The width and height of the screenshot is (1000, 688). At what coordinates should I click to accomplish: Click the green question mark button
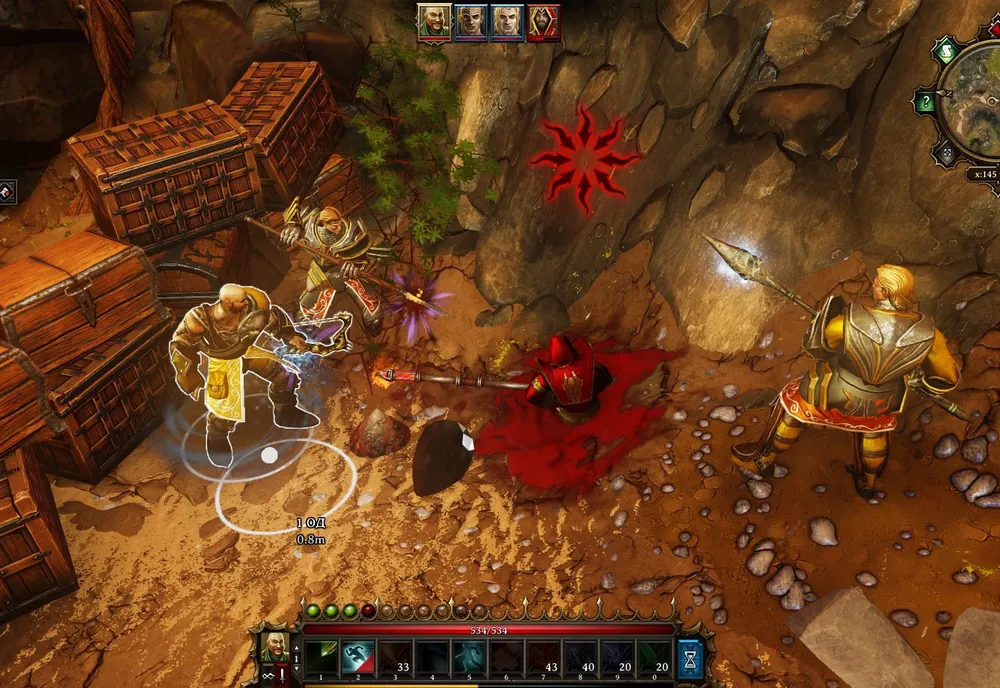pos(927,102)
